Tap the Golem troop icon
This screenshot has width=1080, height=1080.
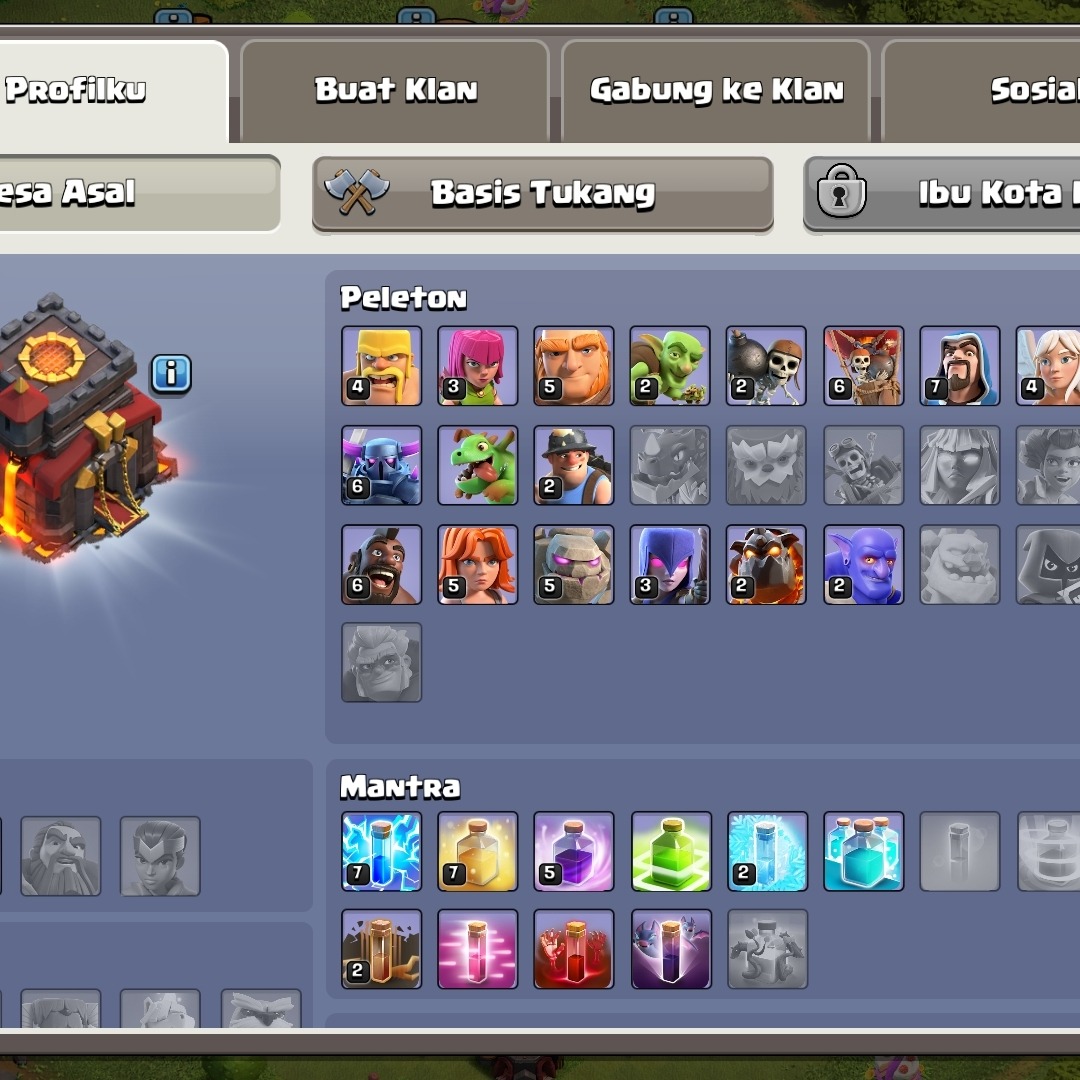[x=574, y=565]
